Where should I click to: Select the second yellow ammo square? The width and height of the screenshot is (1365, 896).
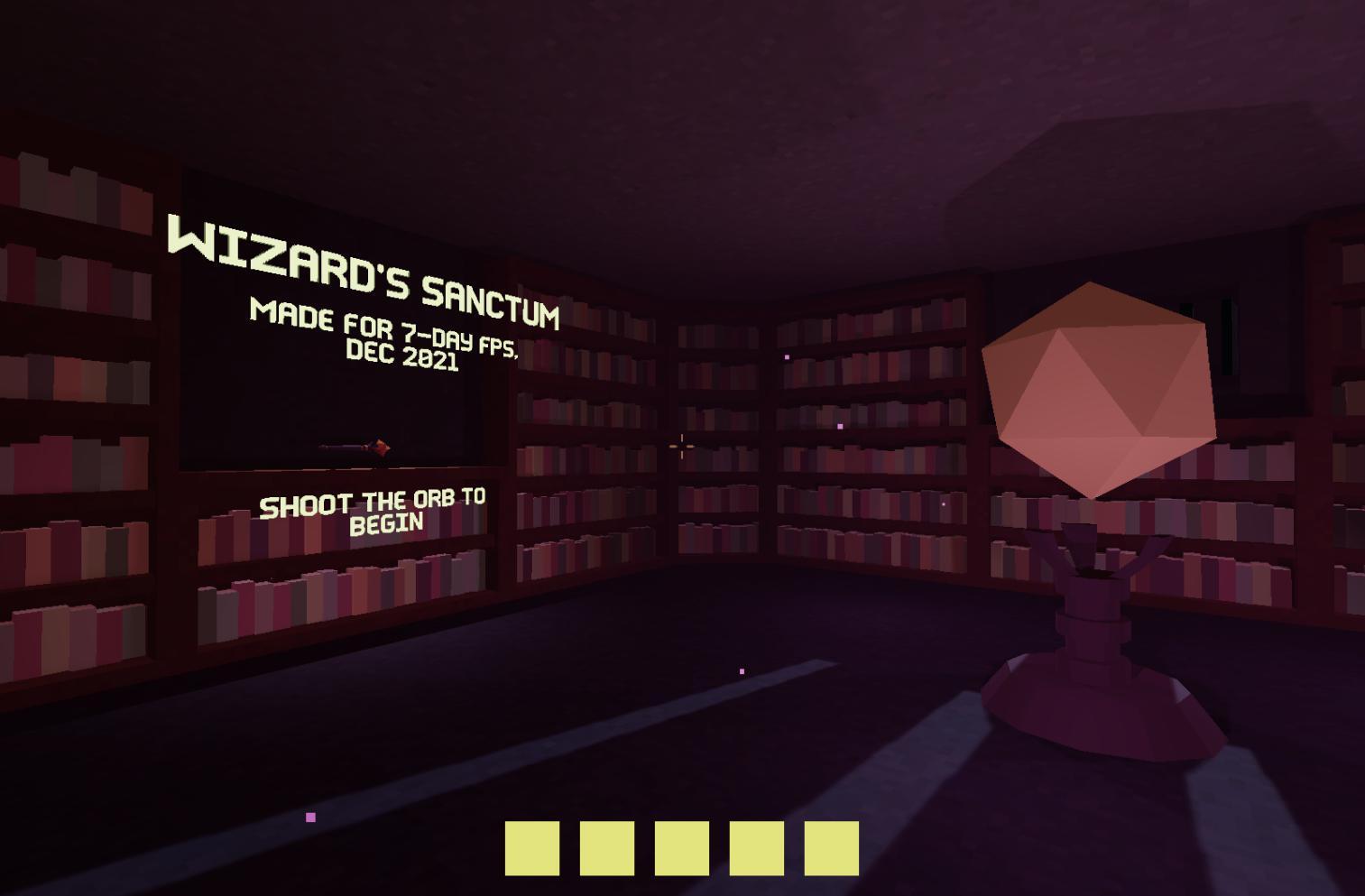tap(605, 846)
